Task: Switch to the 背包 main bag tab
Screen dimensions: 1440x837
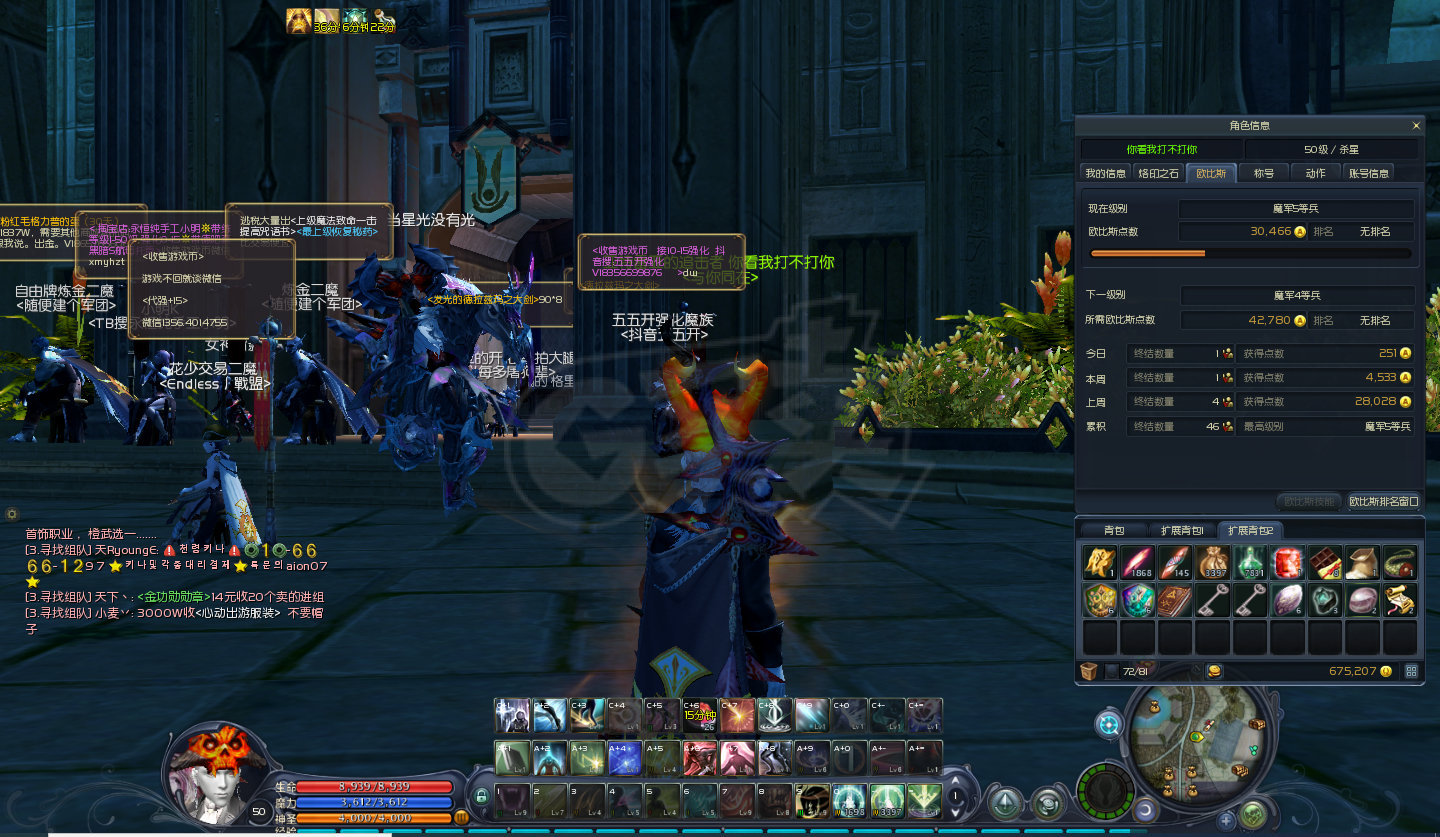Action: pyautogui.click(x=1114, y=530)
